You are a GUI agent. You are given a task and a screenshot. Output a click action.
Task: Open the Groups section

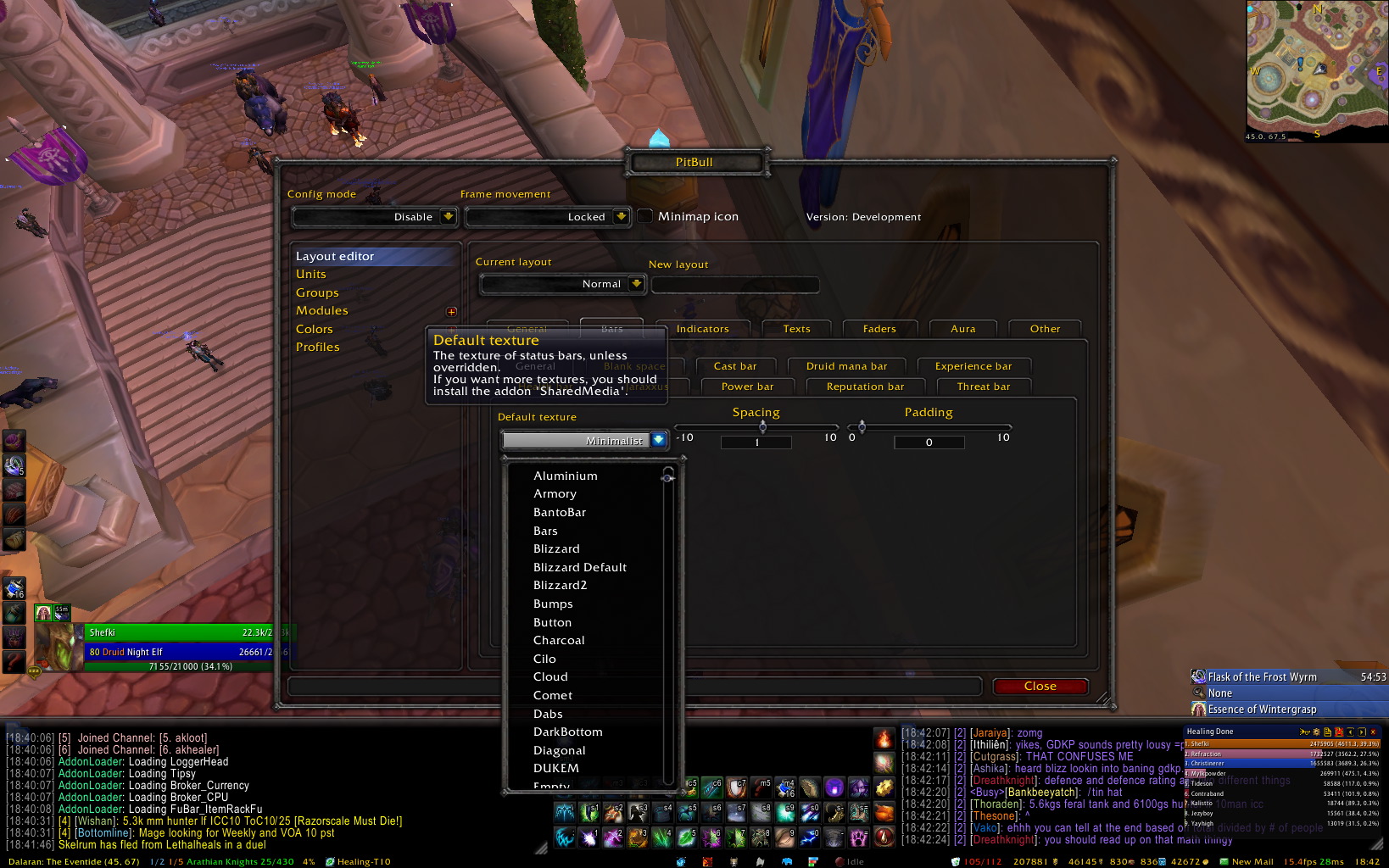click(317, 292)
